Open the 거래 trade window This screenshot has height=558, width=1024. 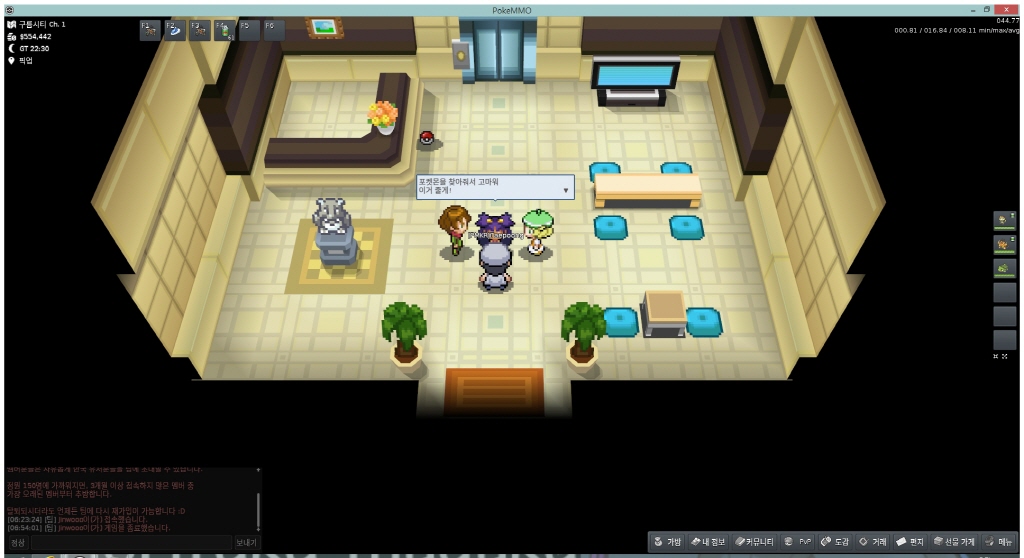(874, 541)
